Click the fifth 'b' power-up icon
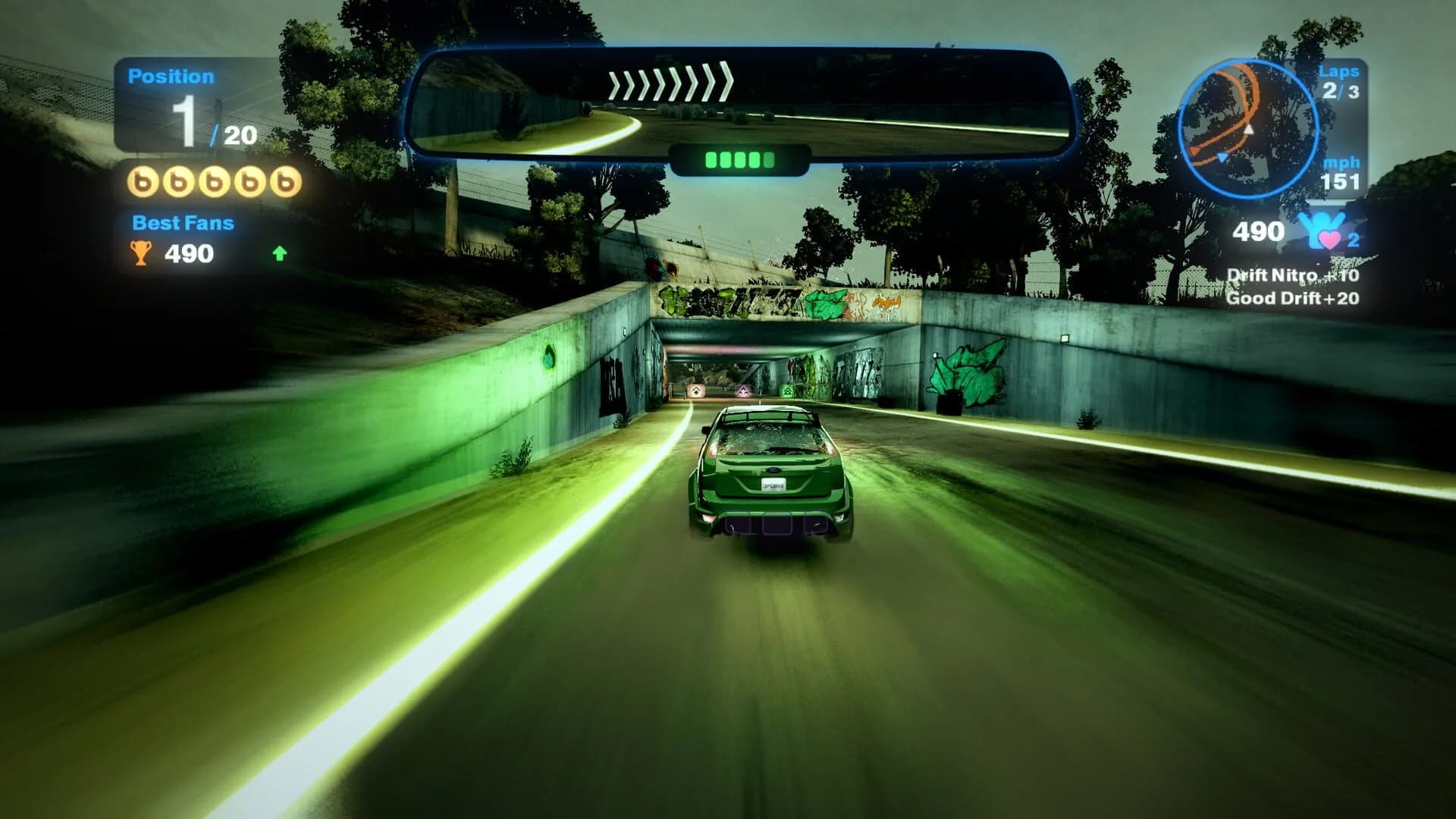Viewport: 1456px width, 819px height. point(285,182)
